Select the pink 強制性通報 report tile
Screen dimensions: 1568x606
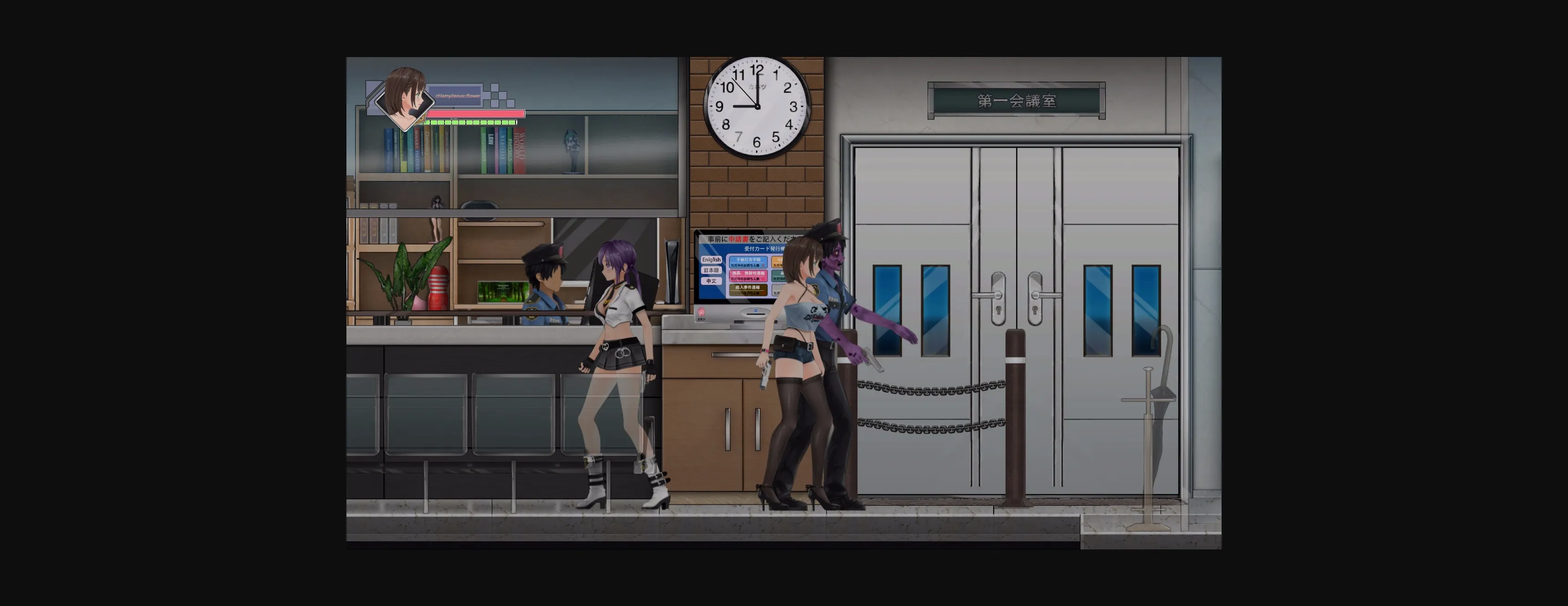749,276
